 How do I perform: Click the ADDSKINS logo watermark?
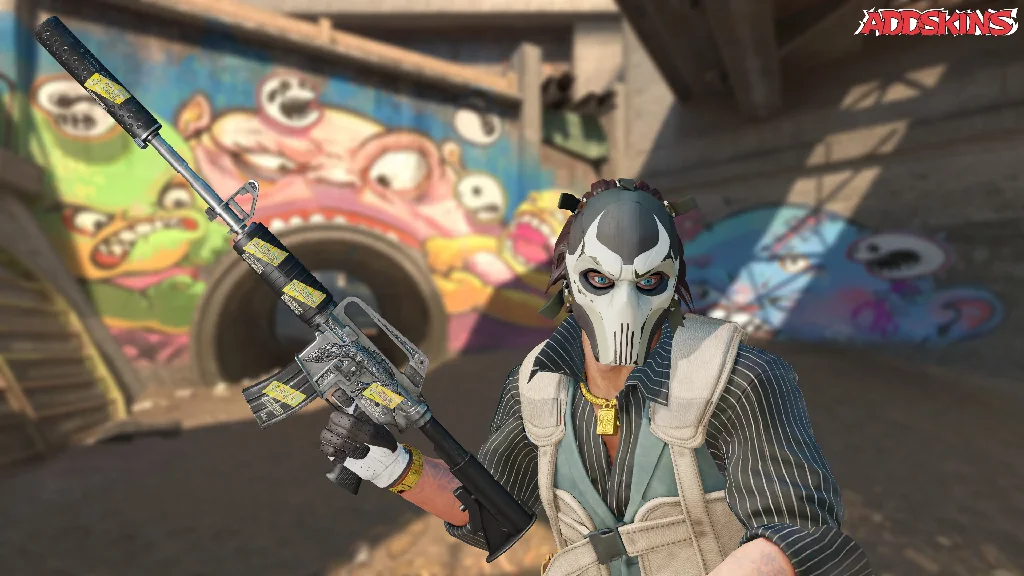point(936,22)
